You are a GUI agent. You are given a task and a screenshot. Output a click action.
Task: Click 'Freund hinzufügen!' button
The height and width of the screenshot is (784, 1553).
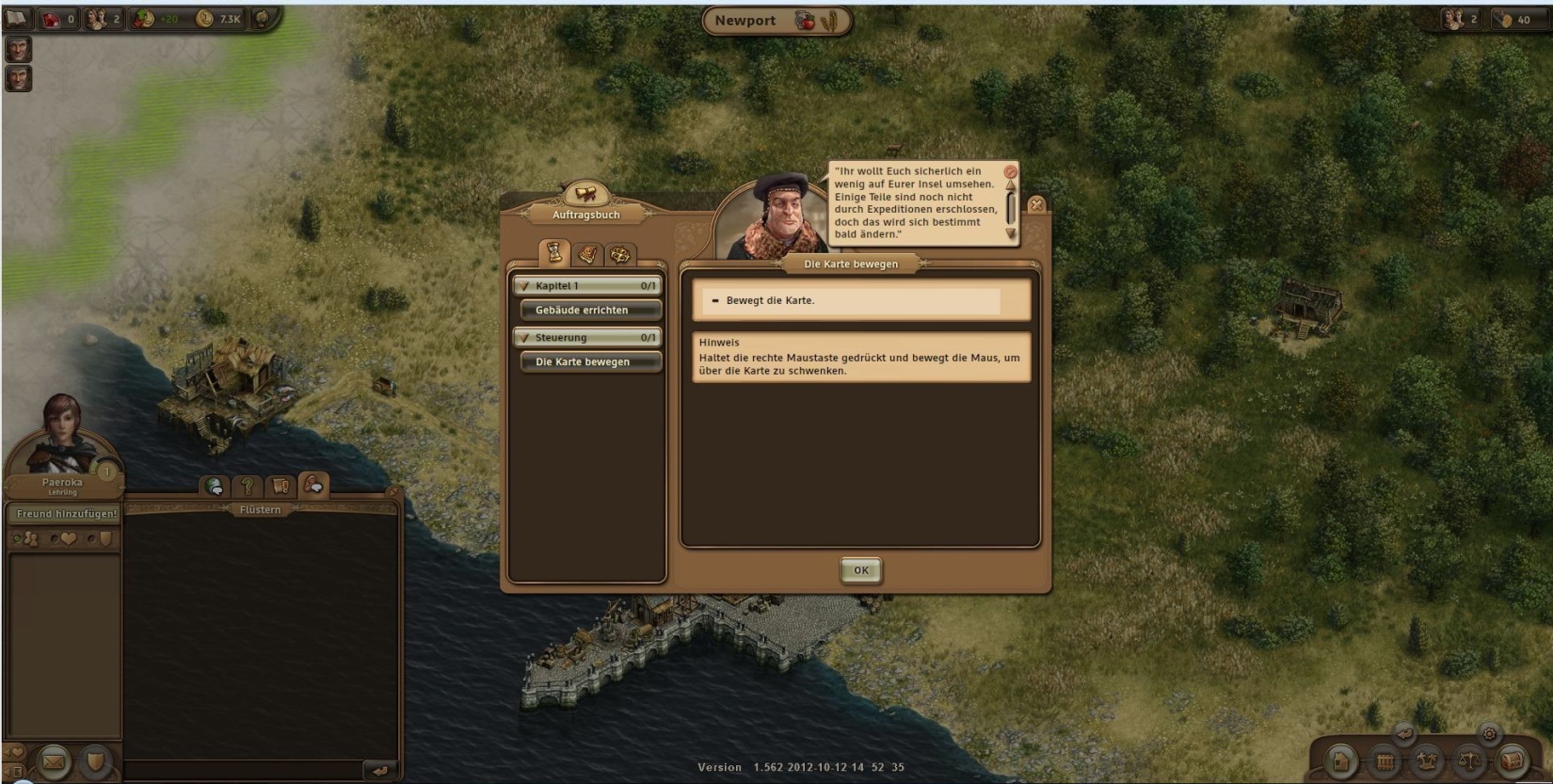click(x=66, y=514)
